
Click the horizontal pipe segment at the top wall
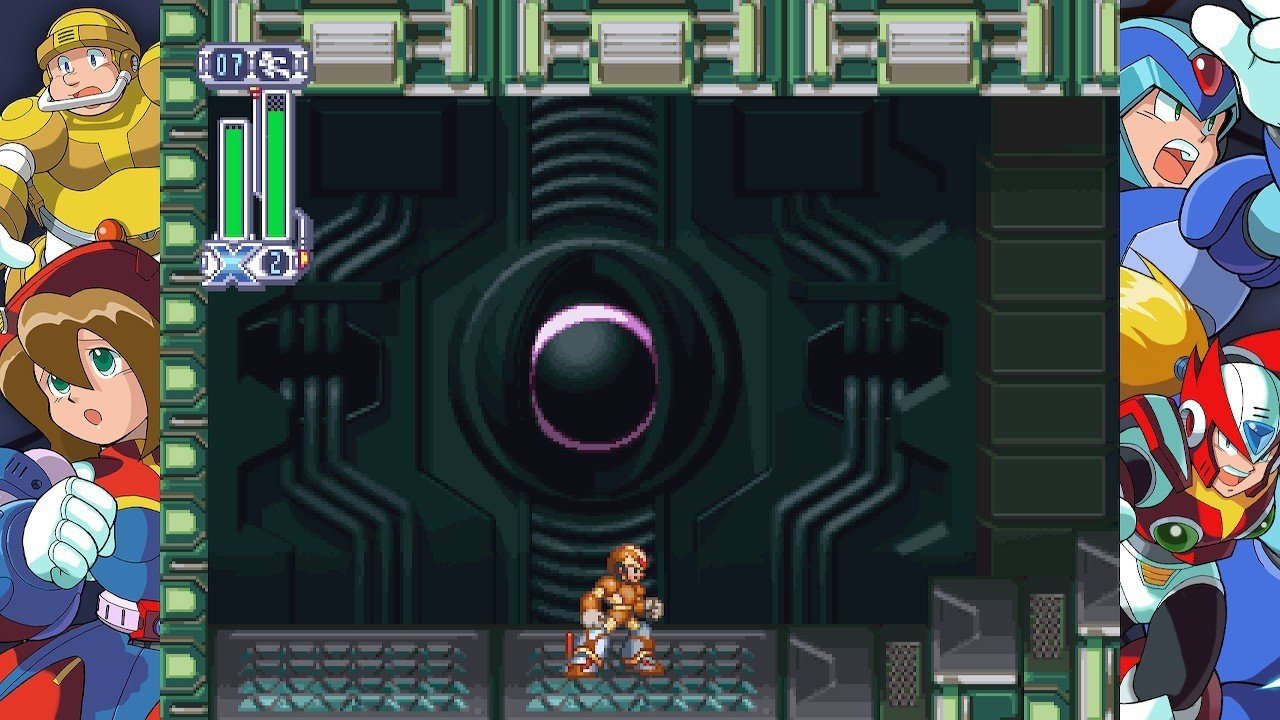tap(640, 40)
